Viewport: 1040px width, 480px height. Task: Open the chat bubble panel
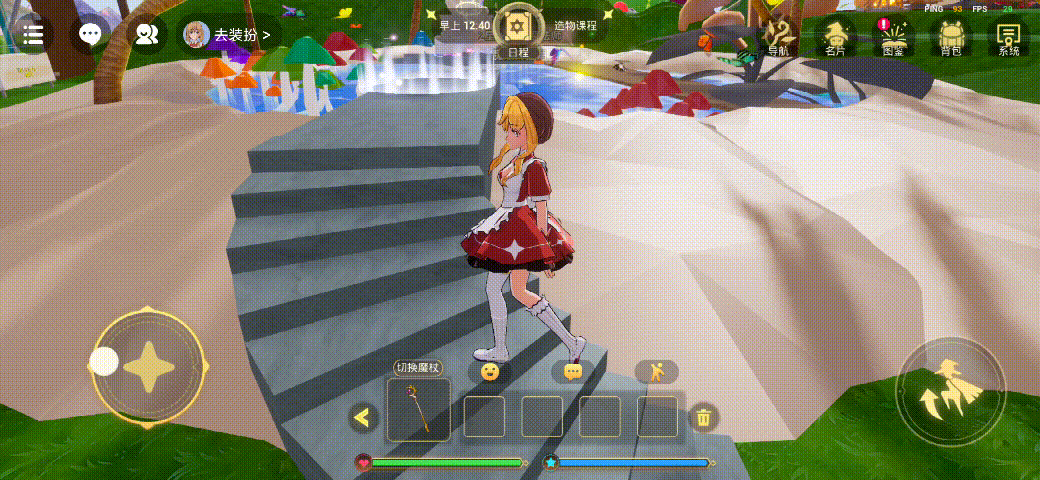tap(90, 35)
